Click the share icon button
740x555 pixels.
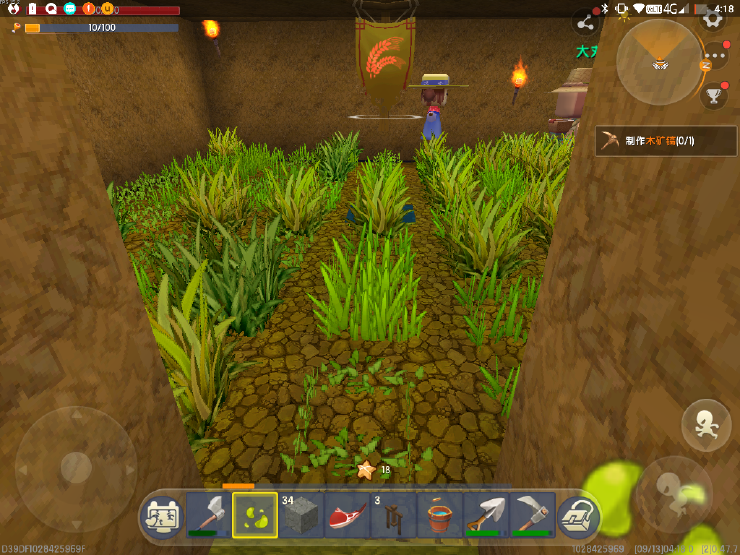point(585,22)
